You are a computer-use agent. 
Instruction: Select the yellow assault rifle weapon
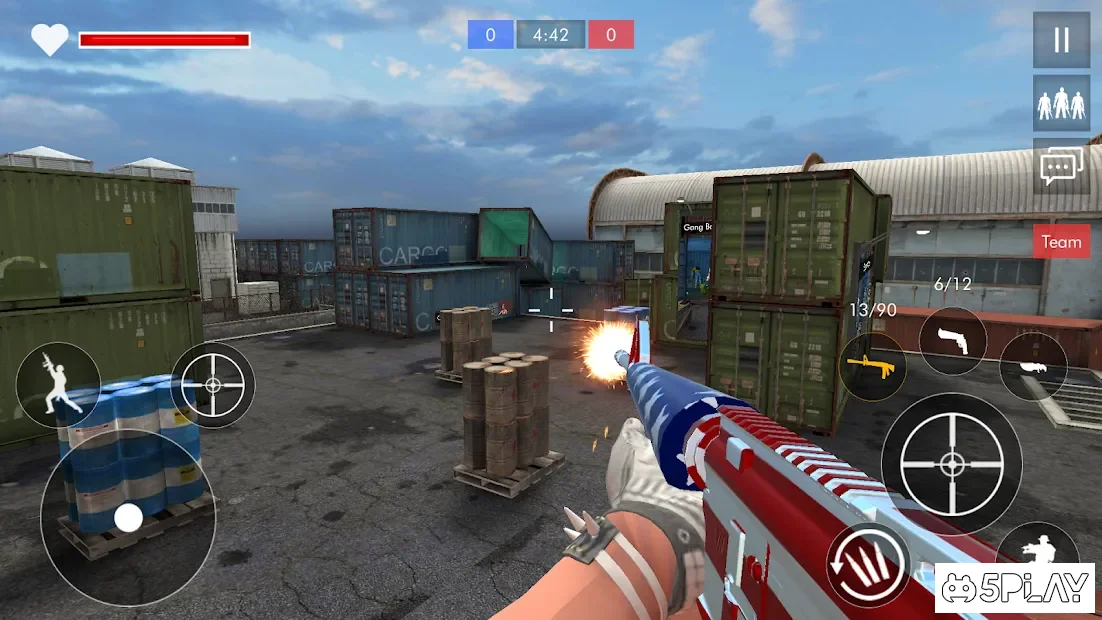point(872,366)
